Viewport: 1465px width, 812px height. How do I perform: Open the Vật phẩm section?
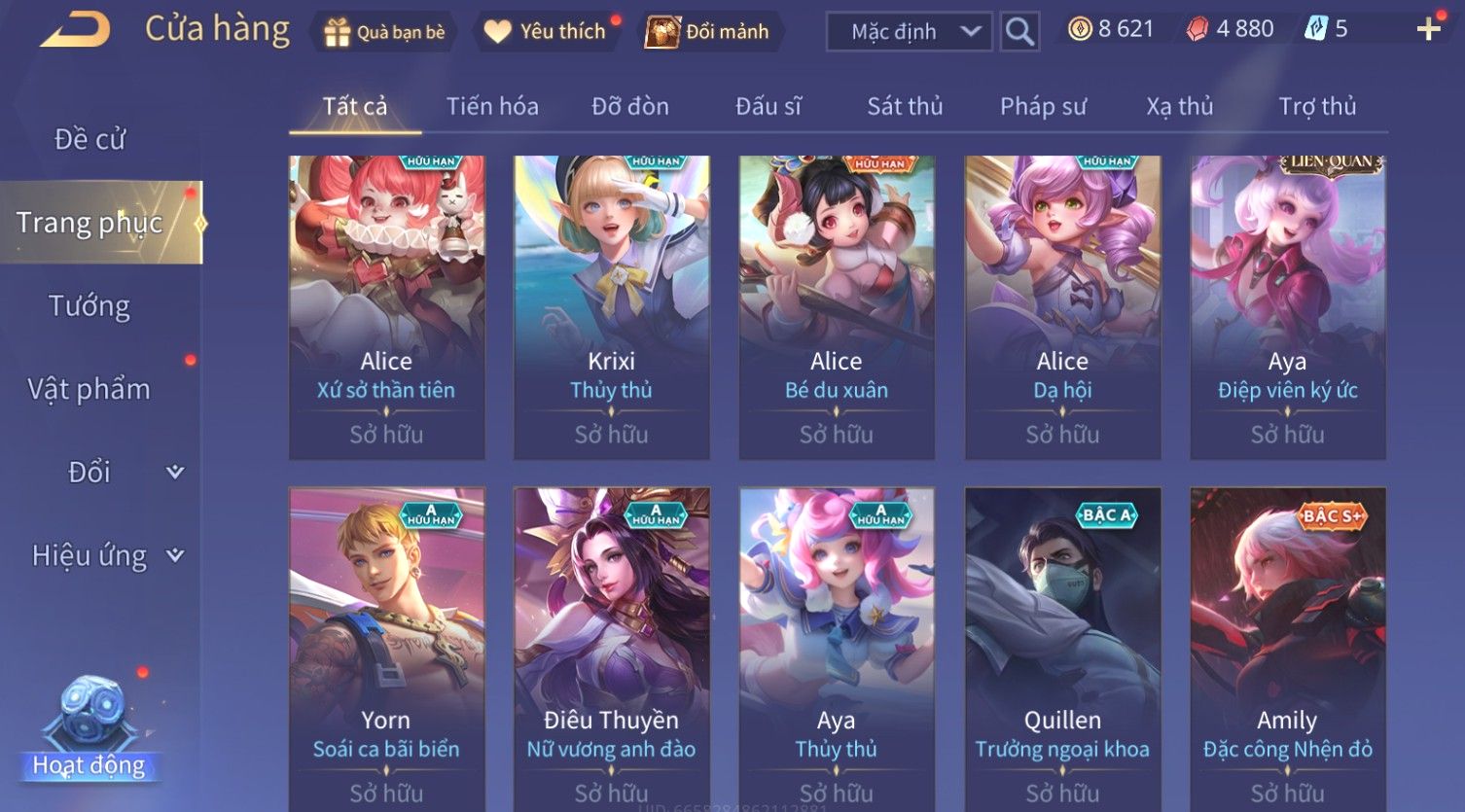click(x=89, y=389)
